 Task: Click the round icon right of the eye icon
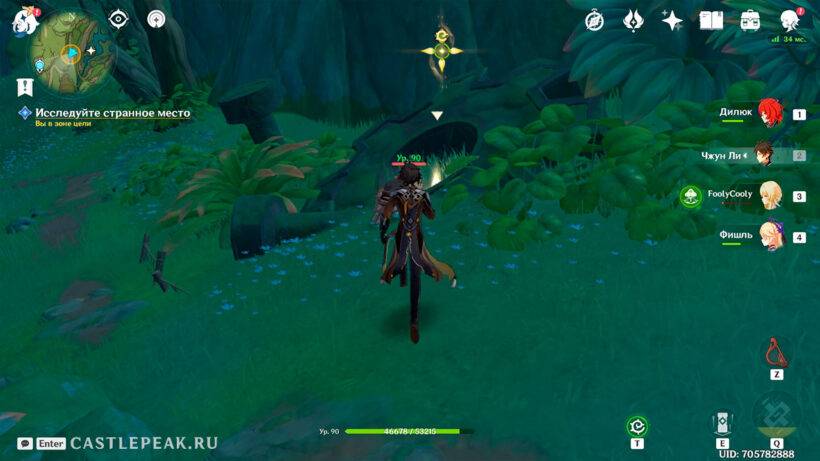click(x=156, y=19)
